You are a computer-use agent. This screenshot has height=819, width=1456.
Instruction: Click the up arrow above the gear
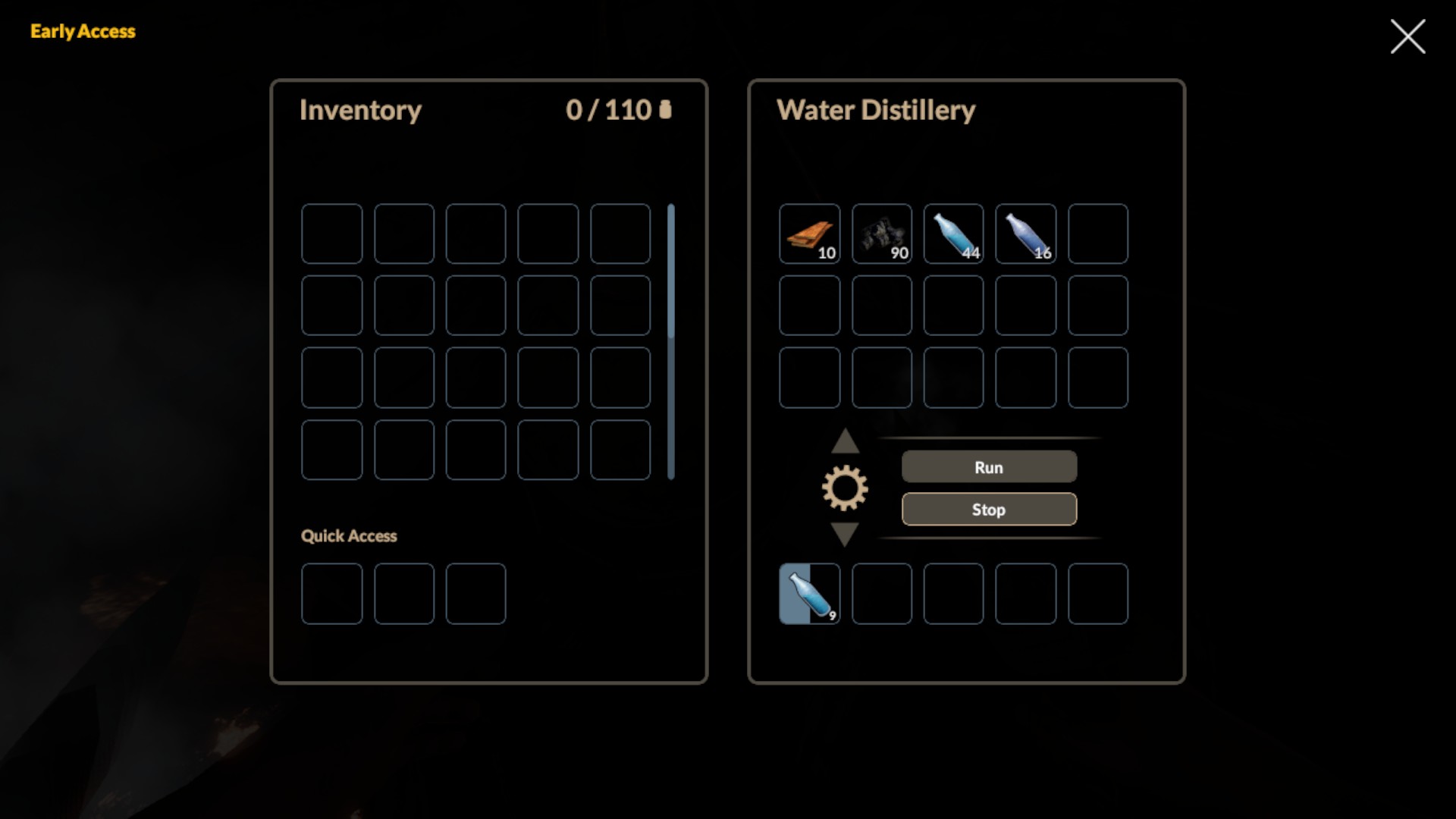[x=845, y=441]
